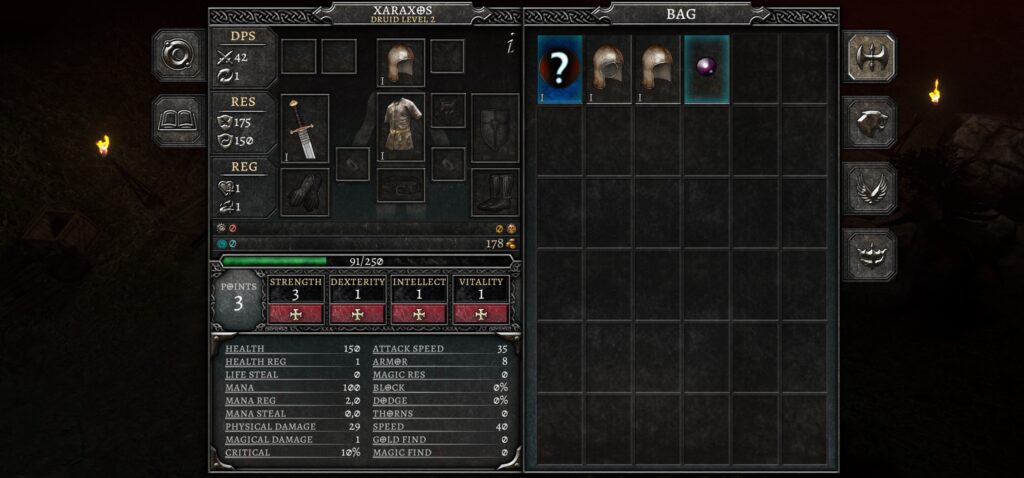Pick the unidentified question mark item

tap(560, 69)
